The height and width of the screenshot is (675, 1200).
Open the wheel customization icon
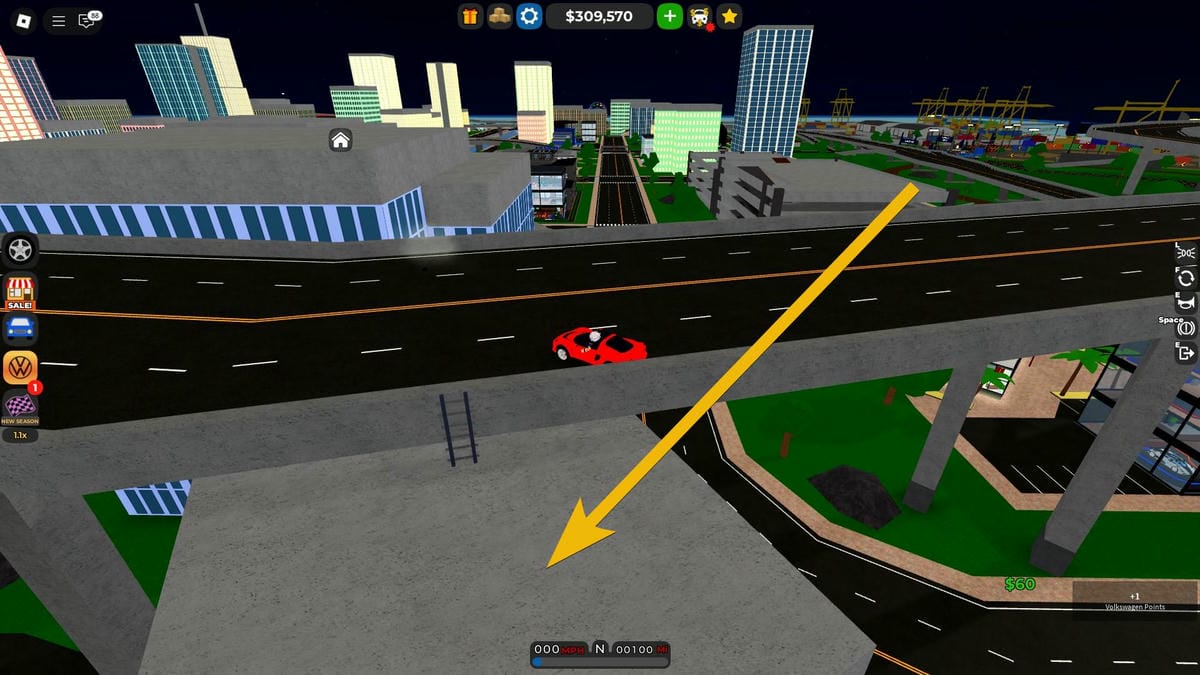pyautogui.click(x=20, y=250)
